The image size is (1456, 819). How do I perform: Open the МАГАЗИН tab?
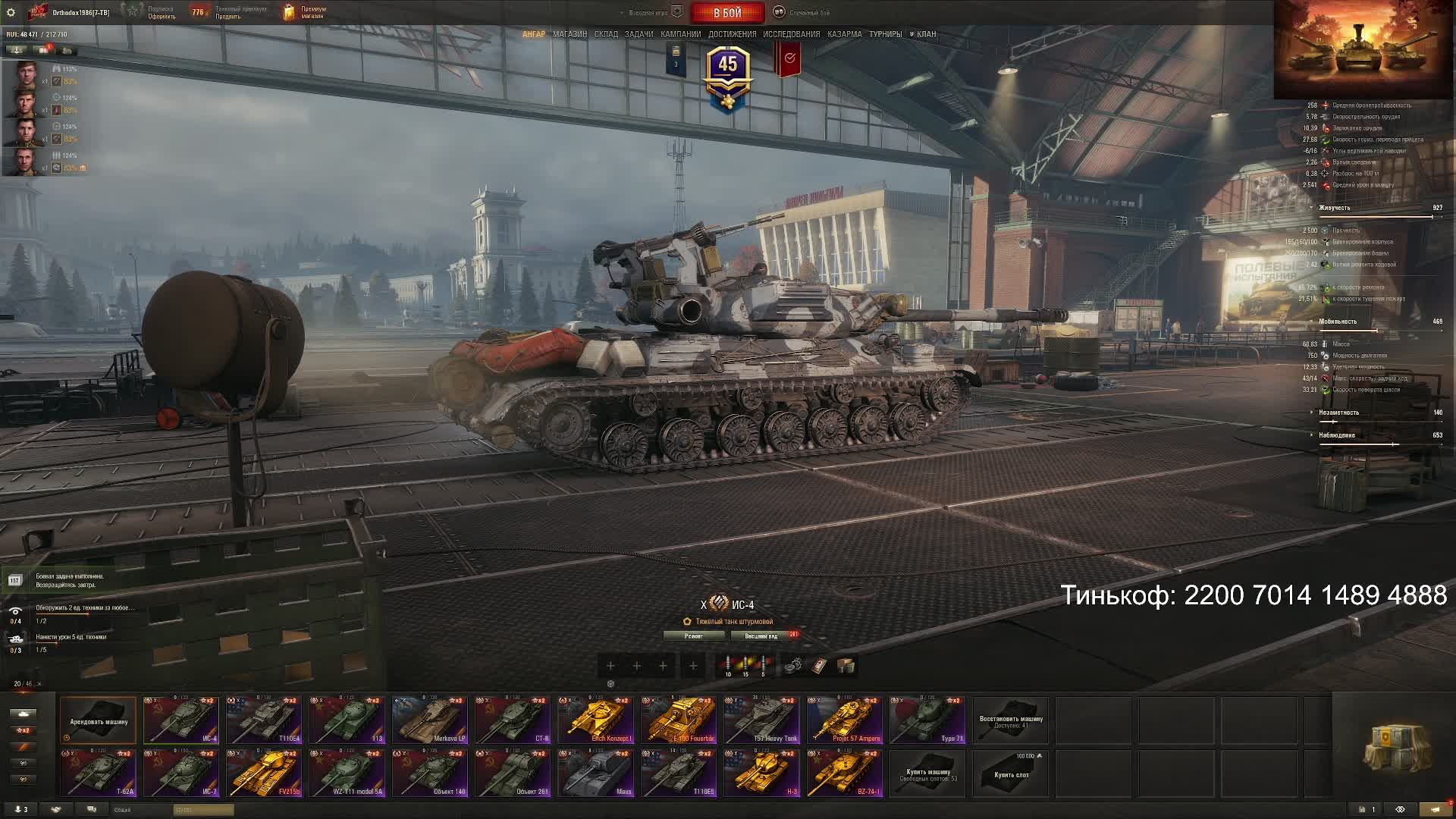(570, 34)
